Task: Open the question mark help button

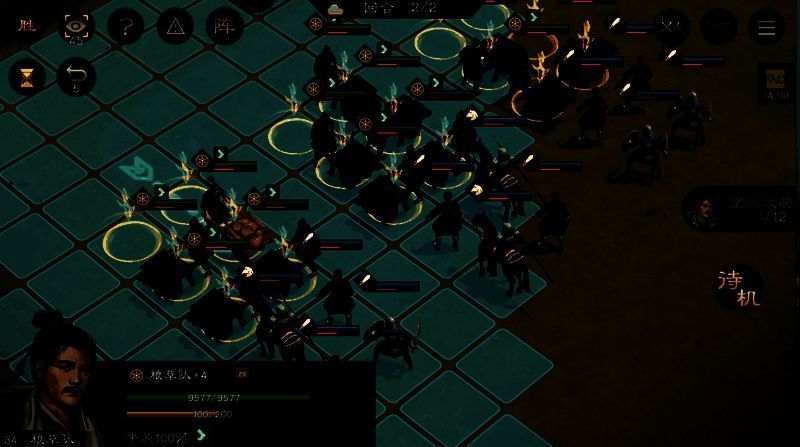Action: point(125,27)
